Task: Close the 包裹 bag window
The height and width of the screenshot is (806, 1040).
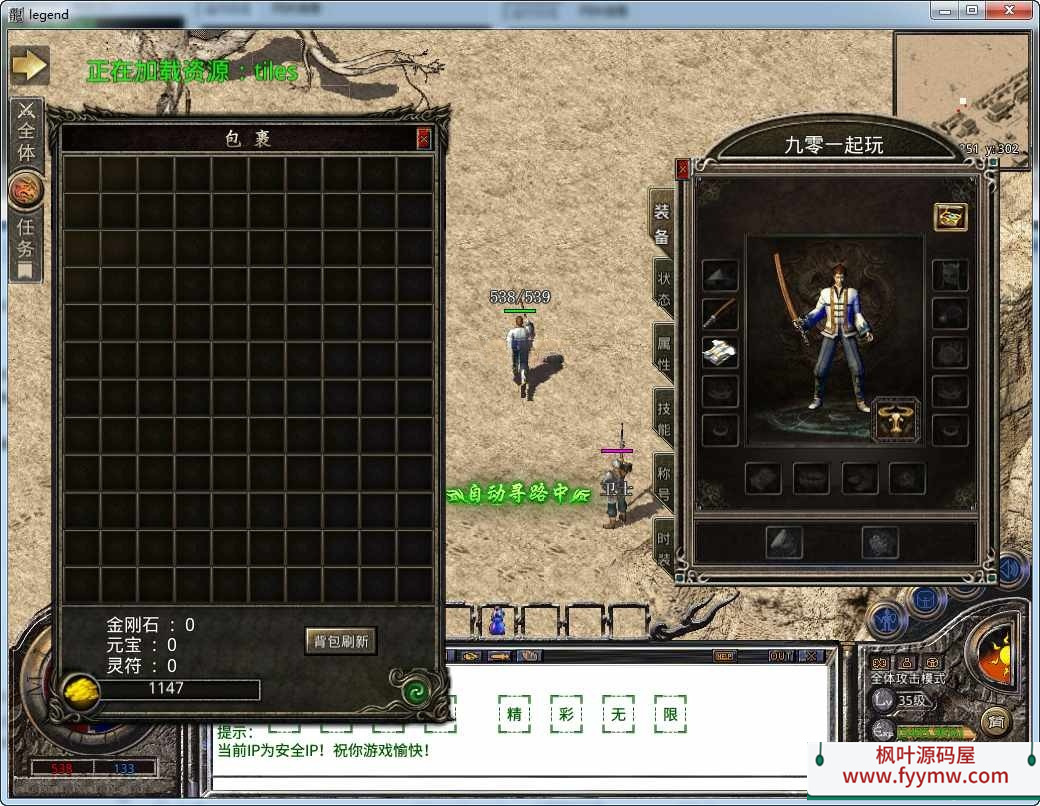Action: (424, 139)
